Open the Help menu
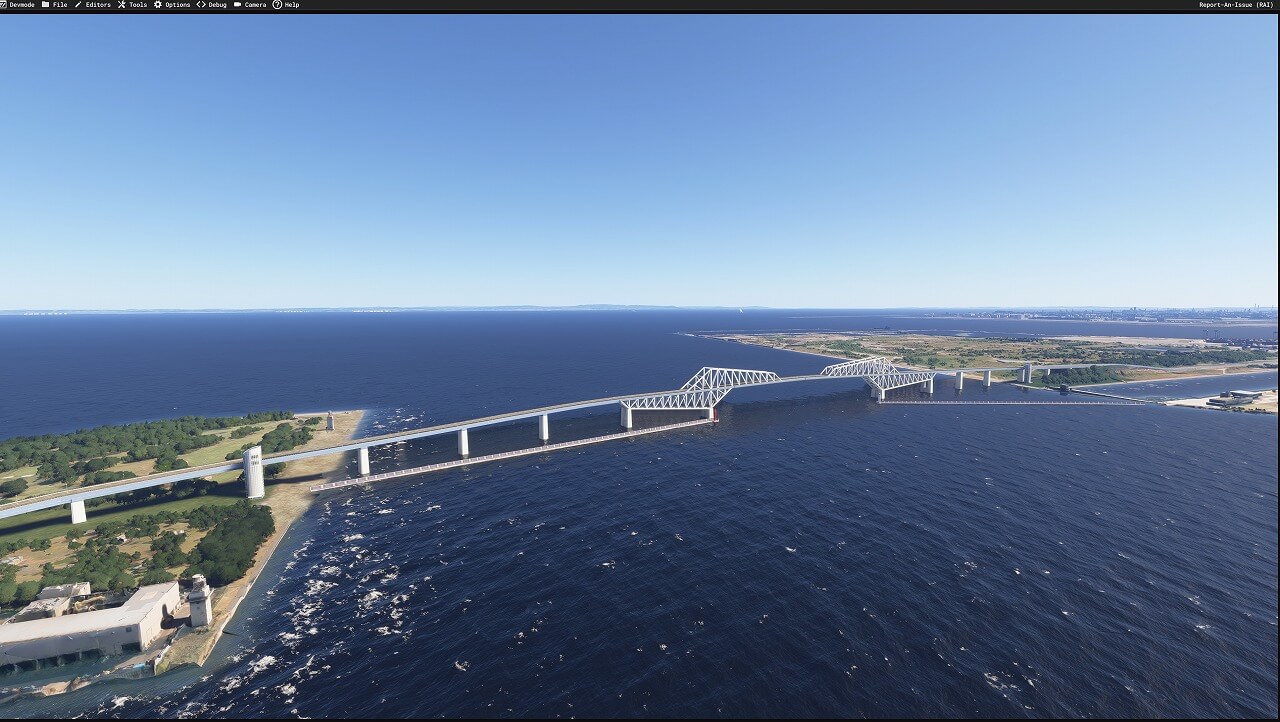The height and width of the screenshot is (722, 1280). coord(286,5)
